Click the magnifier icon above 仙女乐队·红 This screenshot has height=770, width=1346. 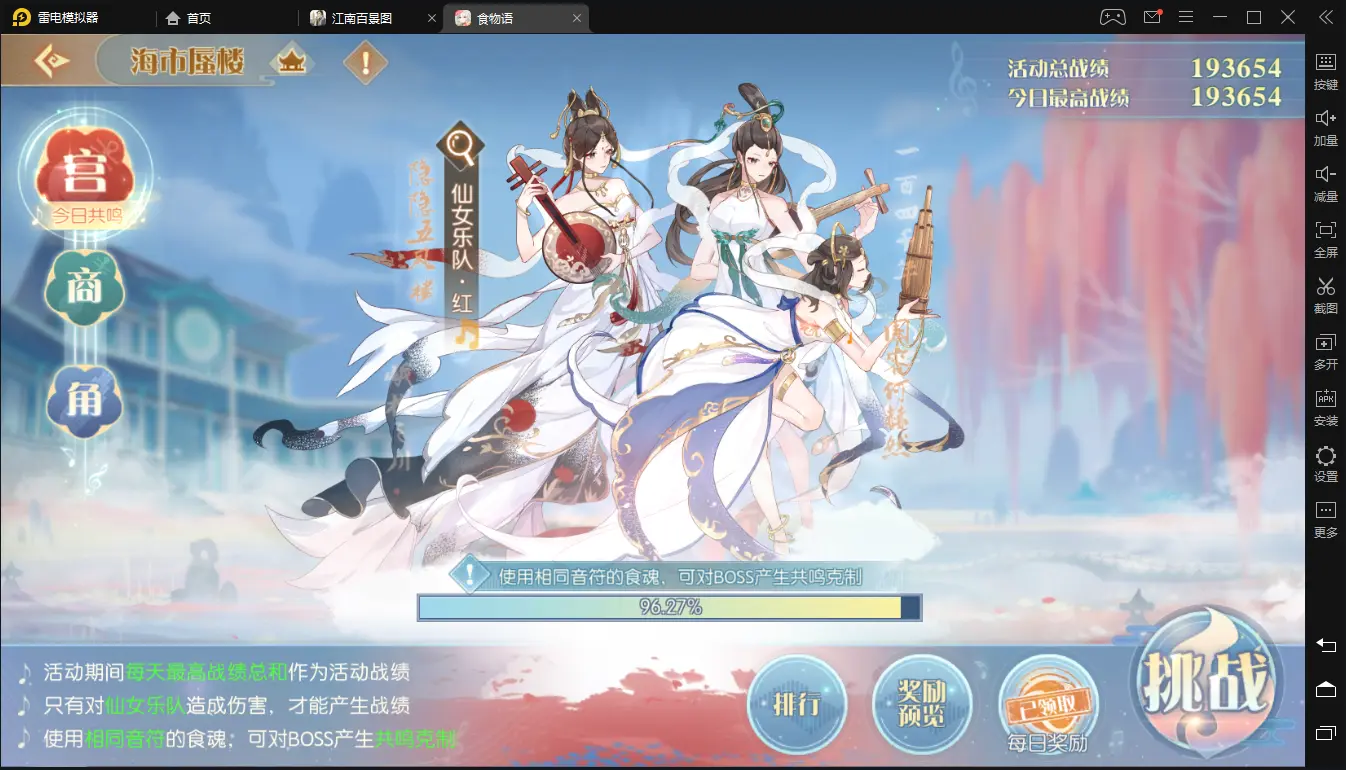pyautogui.click(x=461, y=144)
